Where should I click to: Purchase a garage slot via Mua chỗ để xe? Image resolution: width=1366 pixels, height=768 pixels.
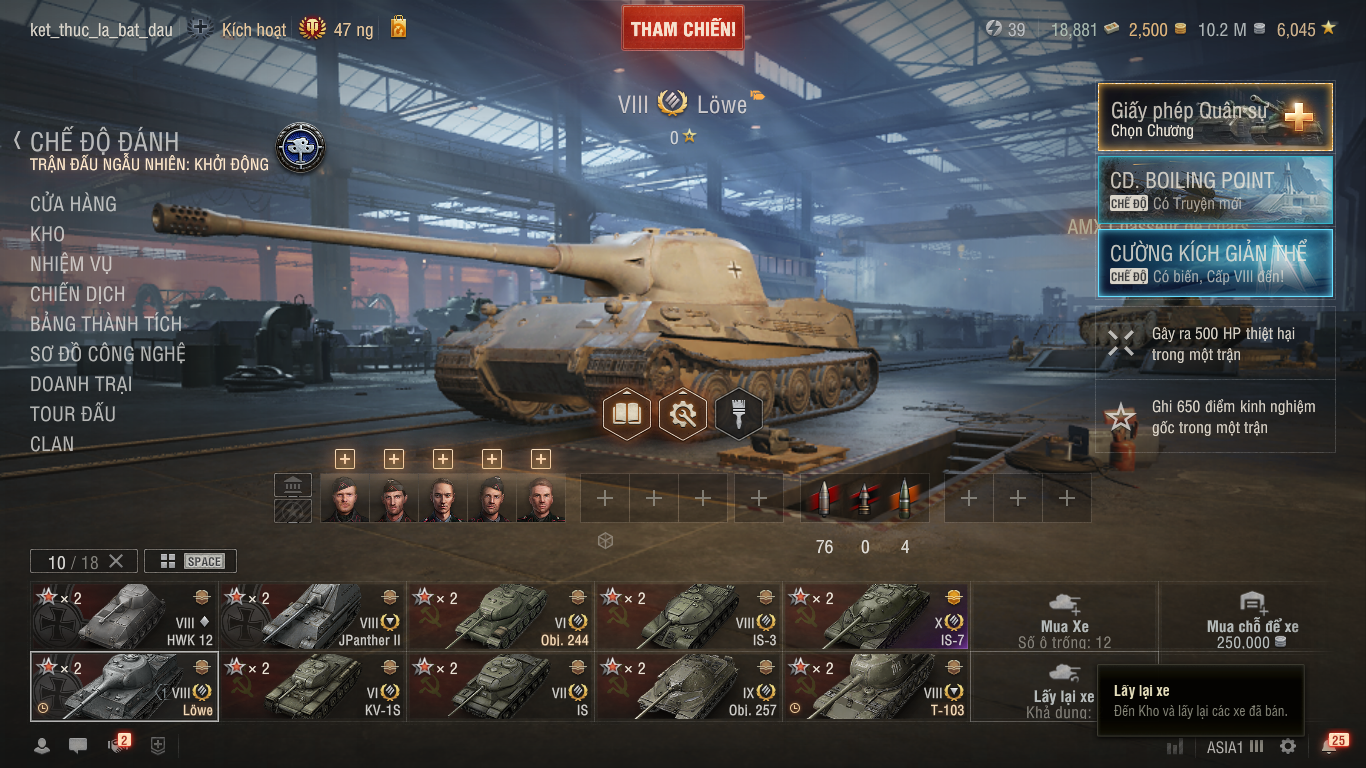1252,616
